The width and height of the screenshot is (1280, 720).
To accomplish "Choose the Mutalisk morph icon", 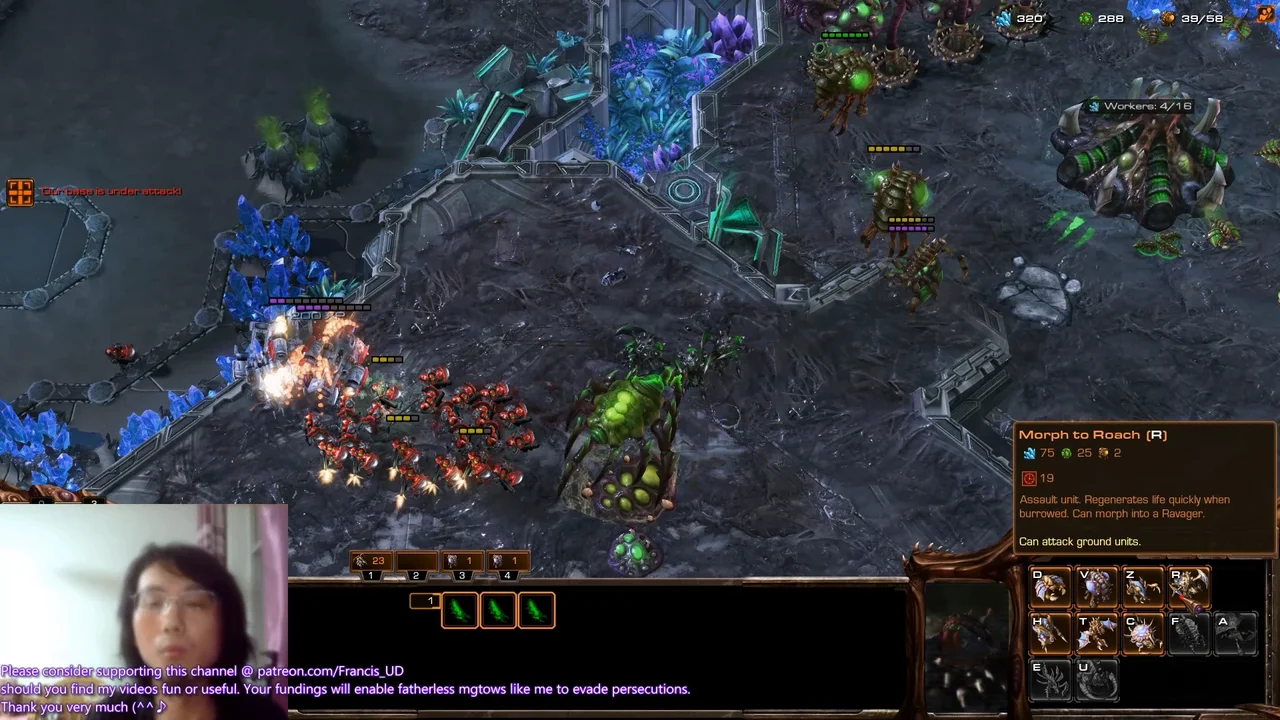I will coord(1096,634).
